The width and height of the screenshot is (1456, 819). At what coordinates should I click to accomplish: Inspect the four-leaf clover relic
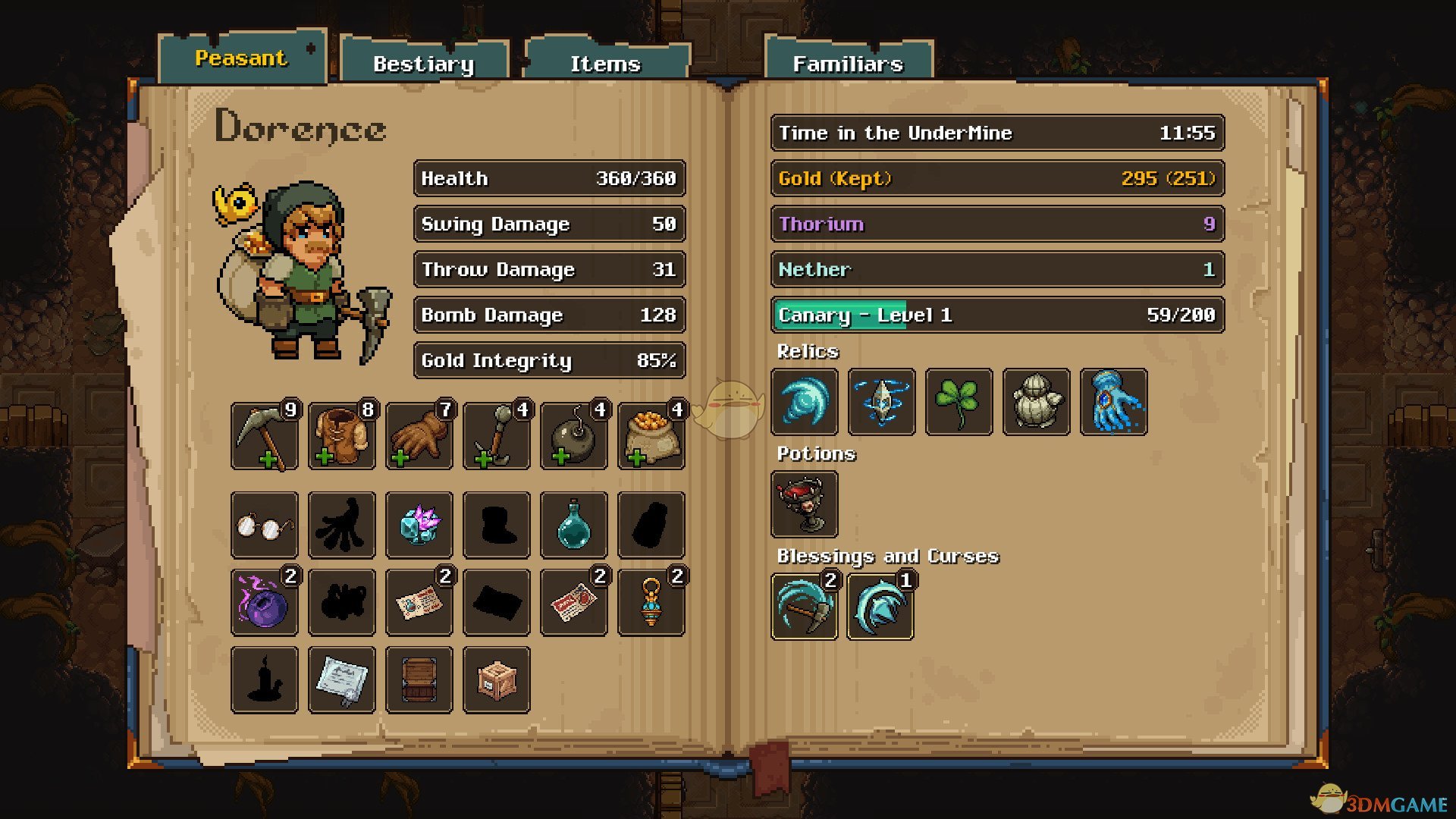tap(959, 402)
